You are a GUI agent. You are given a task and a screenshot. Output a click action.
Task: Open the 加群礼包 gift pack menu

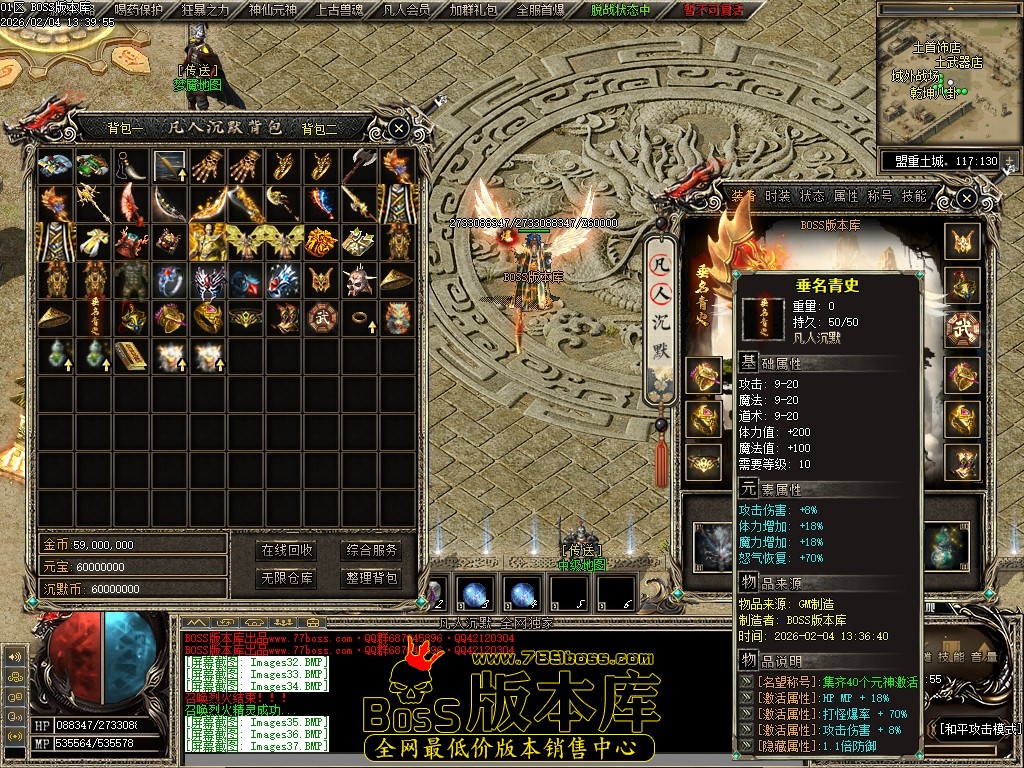(x=473, y=11)
